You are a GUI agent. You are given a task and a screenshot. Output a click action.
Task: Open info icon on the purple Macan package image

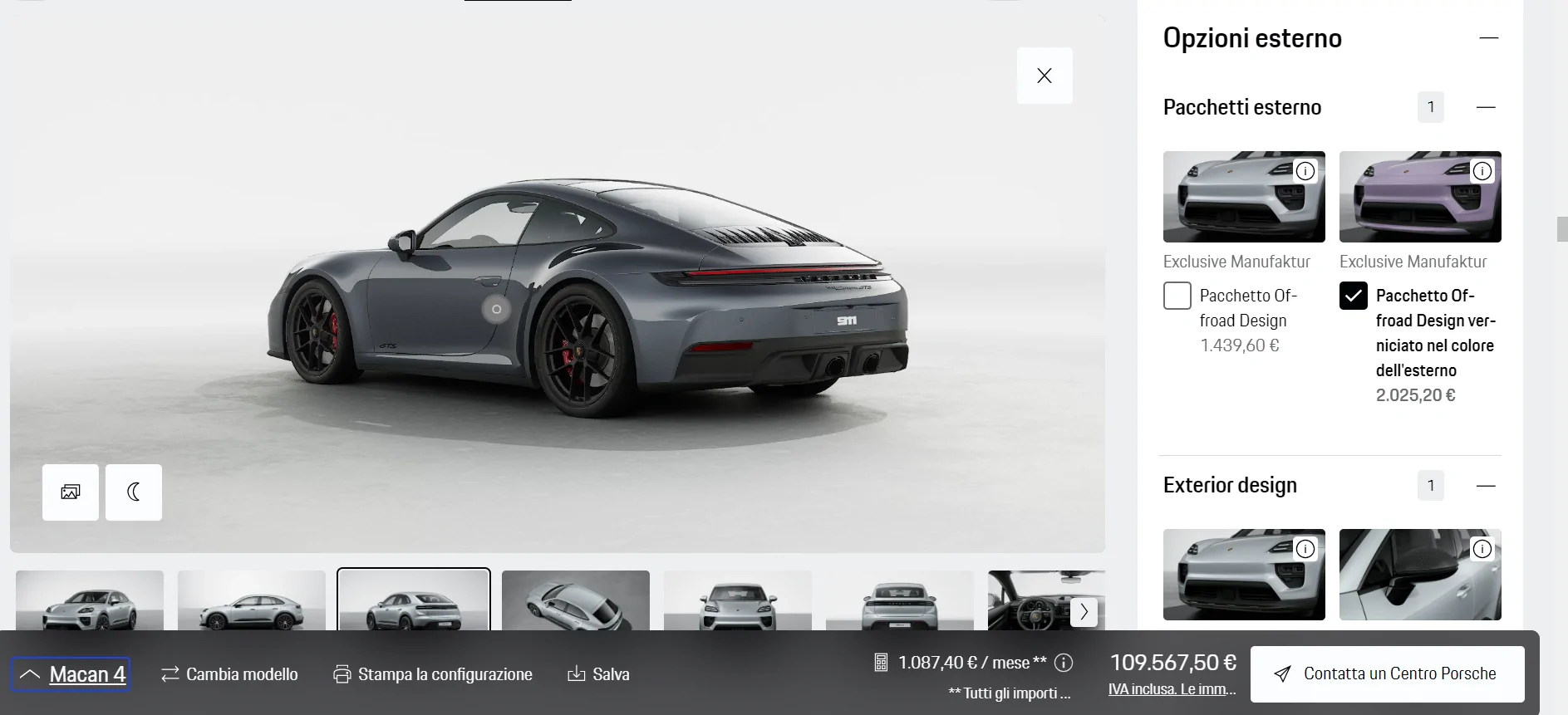(x=1483, y=171)
